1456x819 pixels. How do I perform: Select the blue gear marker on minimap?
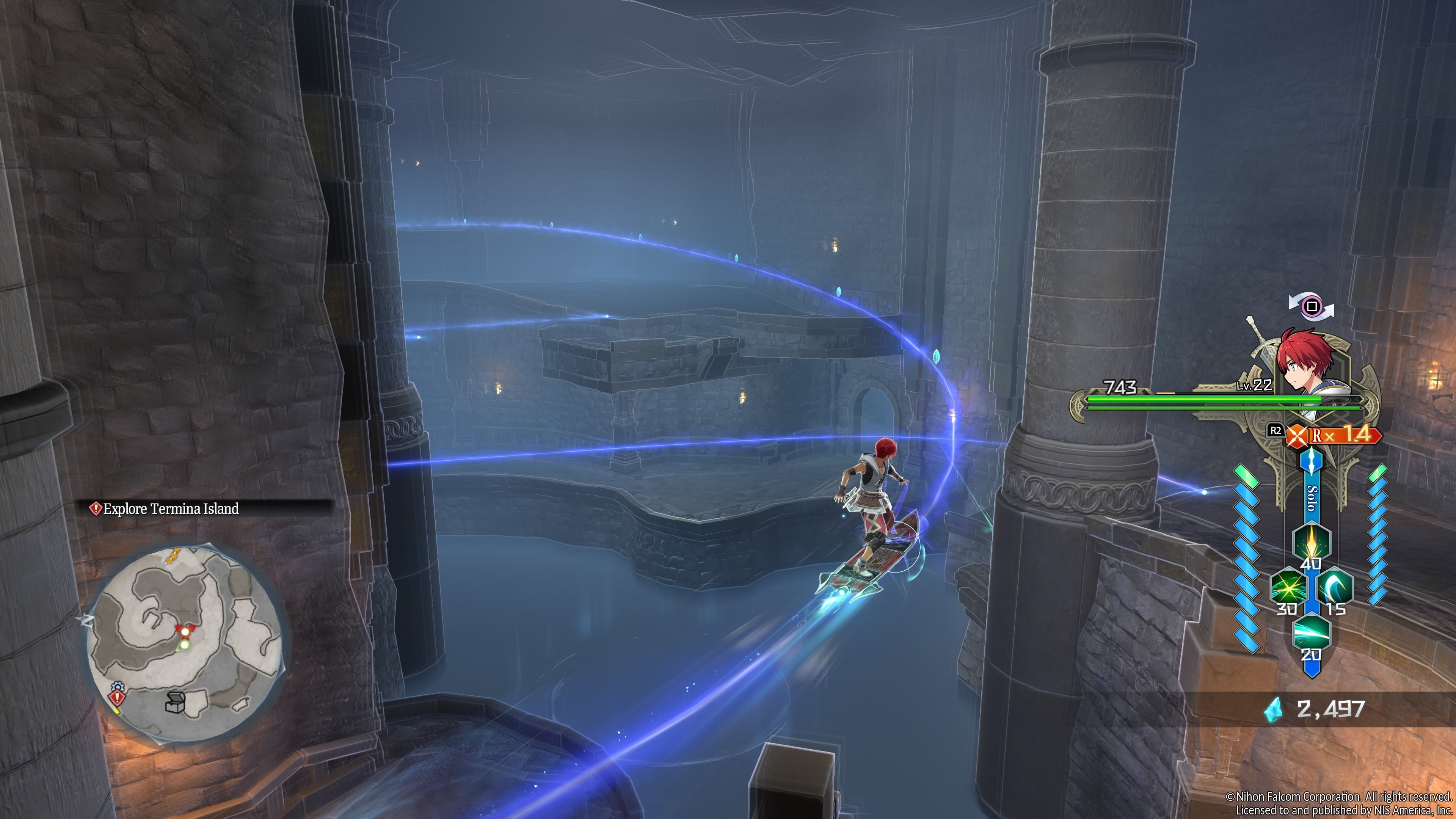pos(117,686)
